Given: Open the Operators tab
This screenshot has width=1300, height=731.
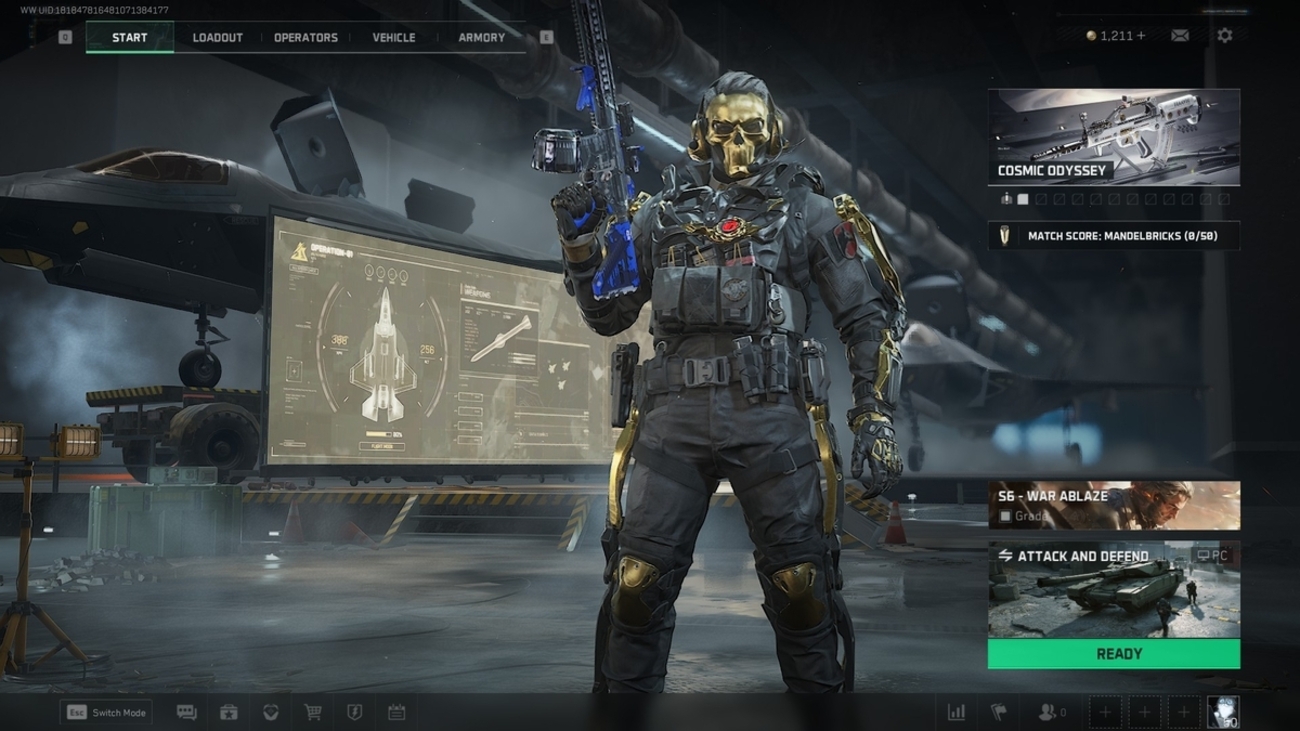Looking at the screenshot, I should [x=306, y=38].
